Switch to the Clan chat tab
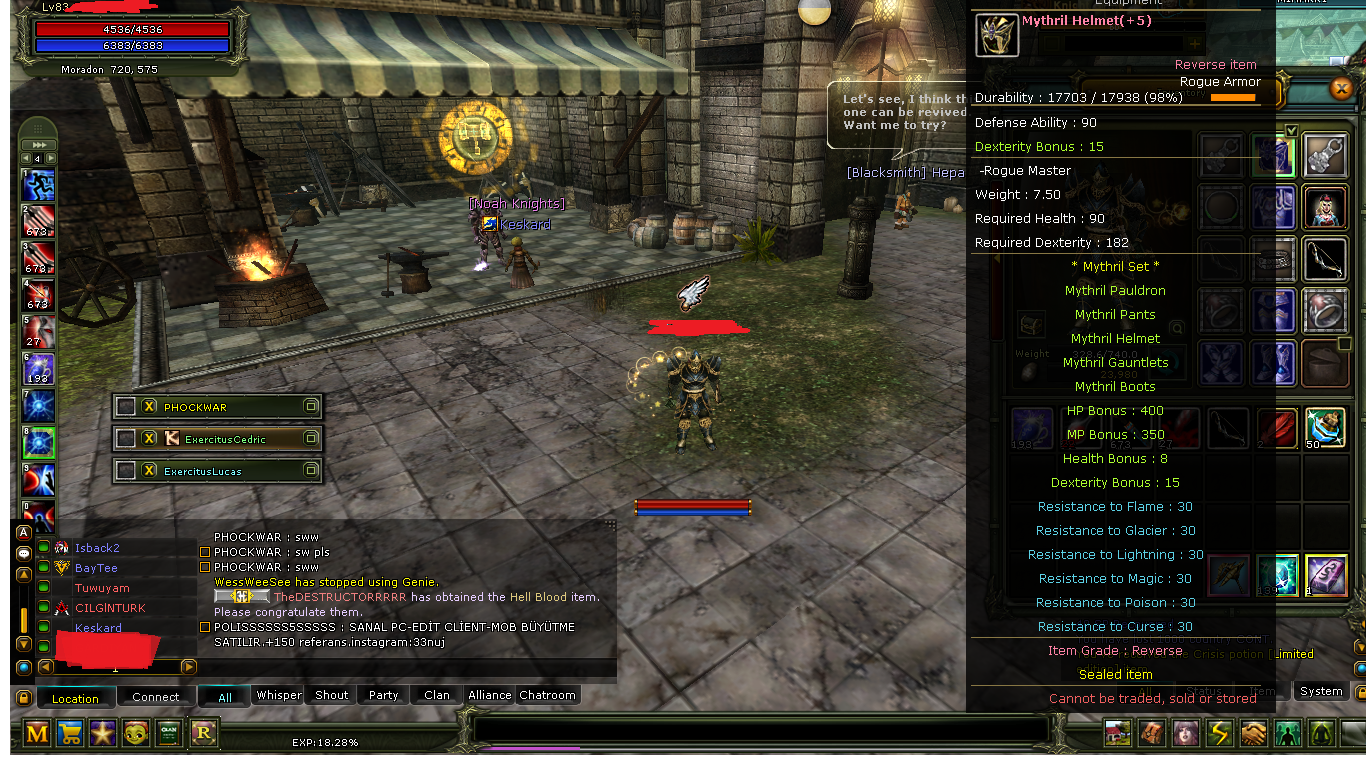Screen dimensions: 1366x768 (435, 694)
